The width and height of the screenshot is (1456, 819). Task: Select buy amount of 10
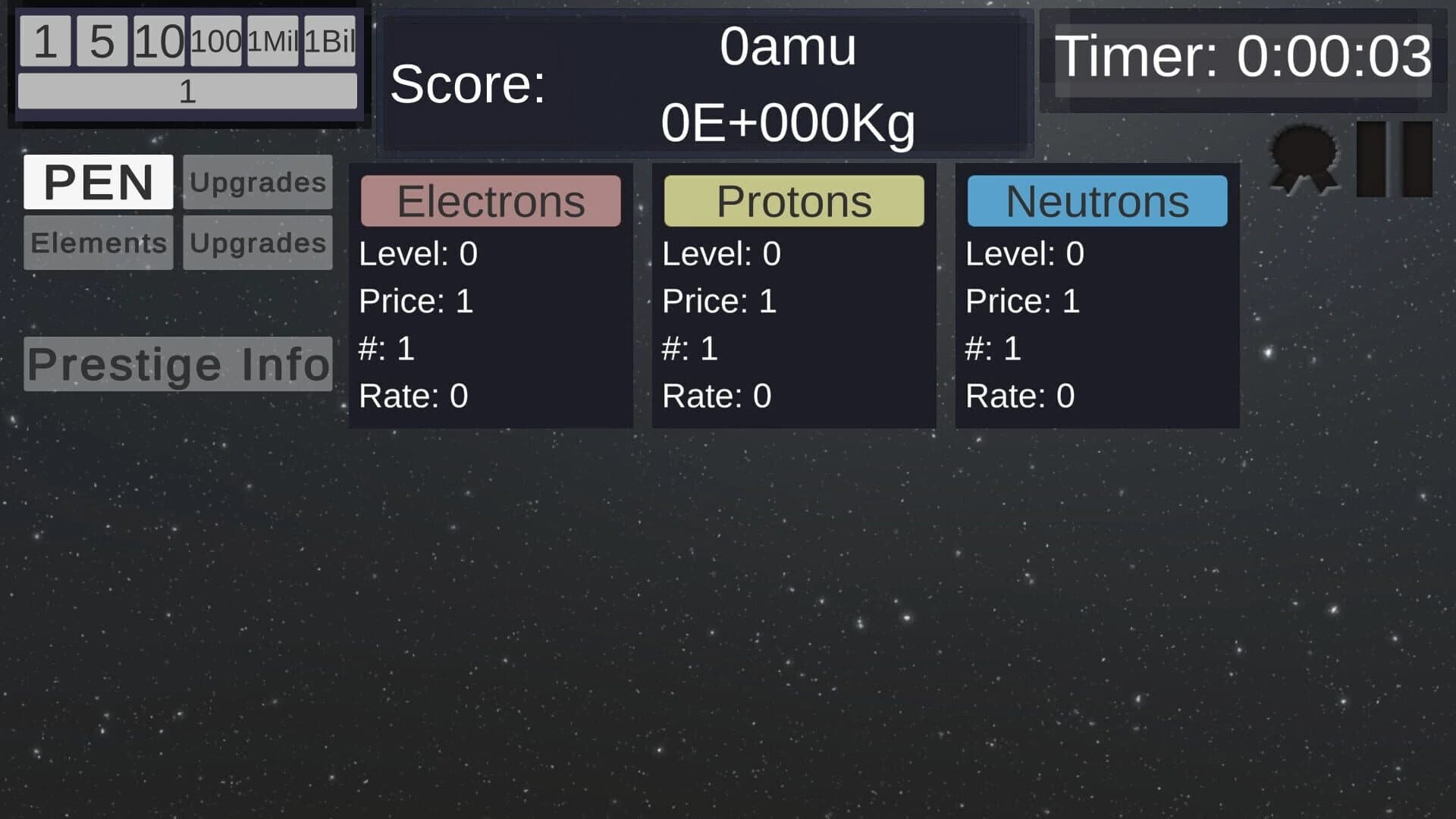point(159,42)
